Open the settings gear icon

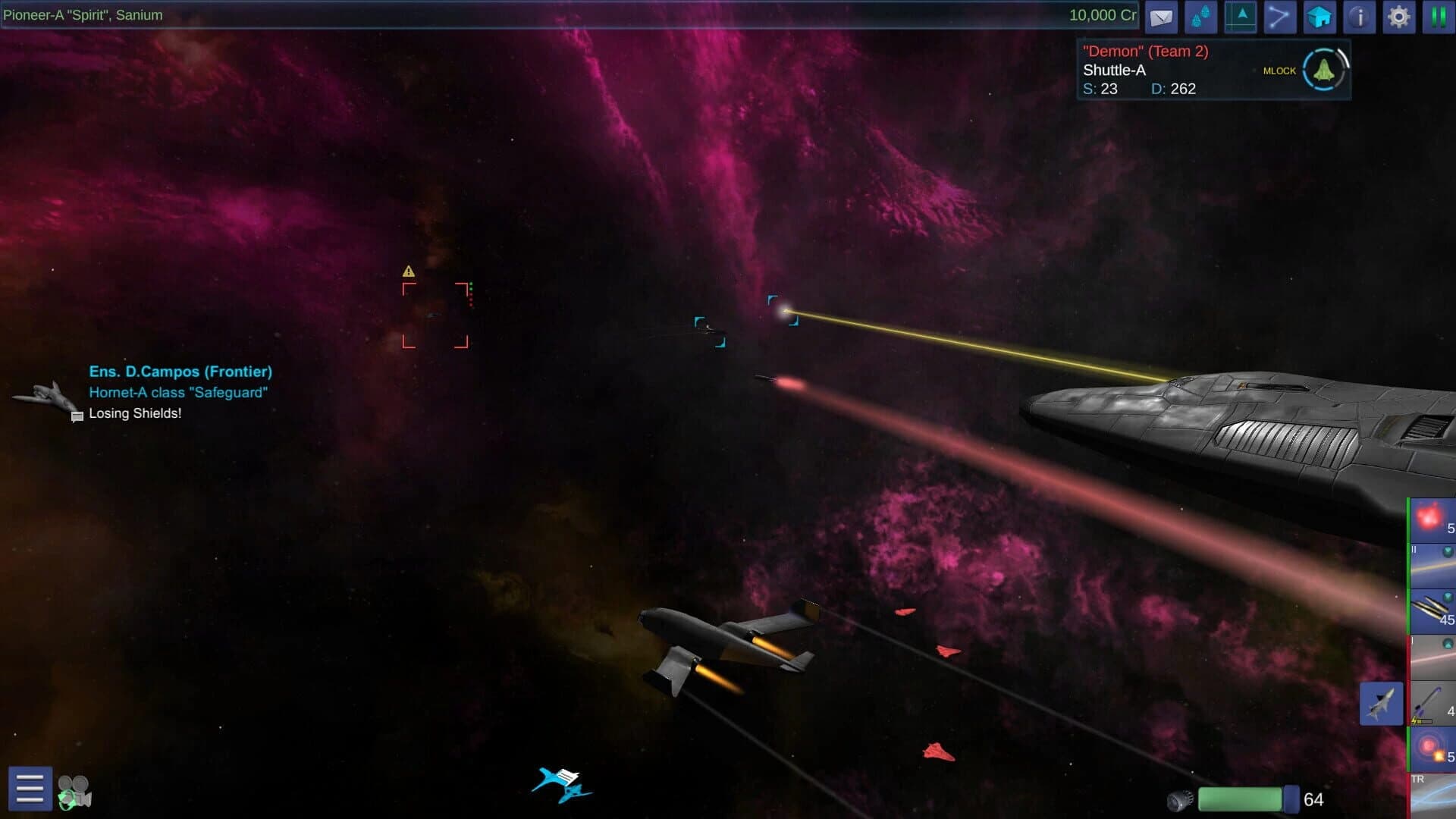coord(1399,17)
